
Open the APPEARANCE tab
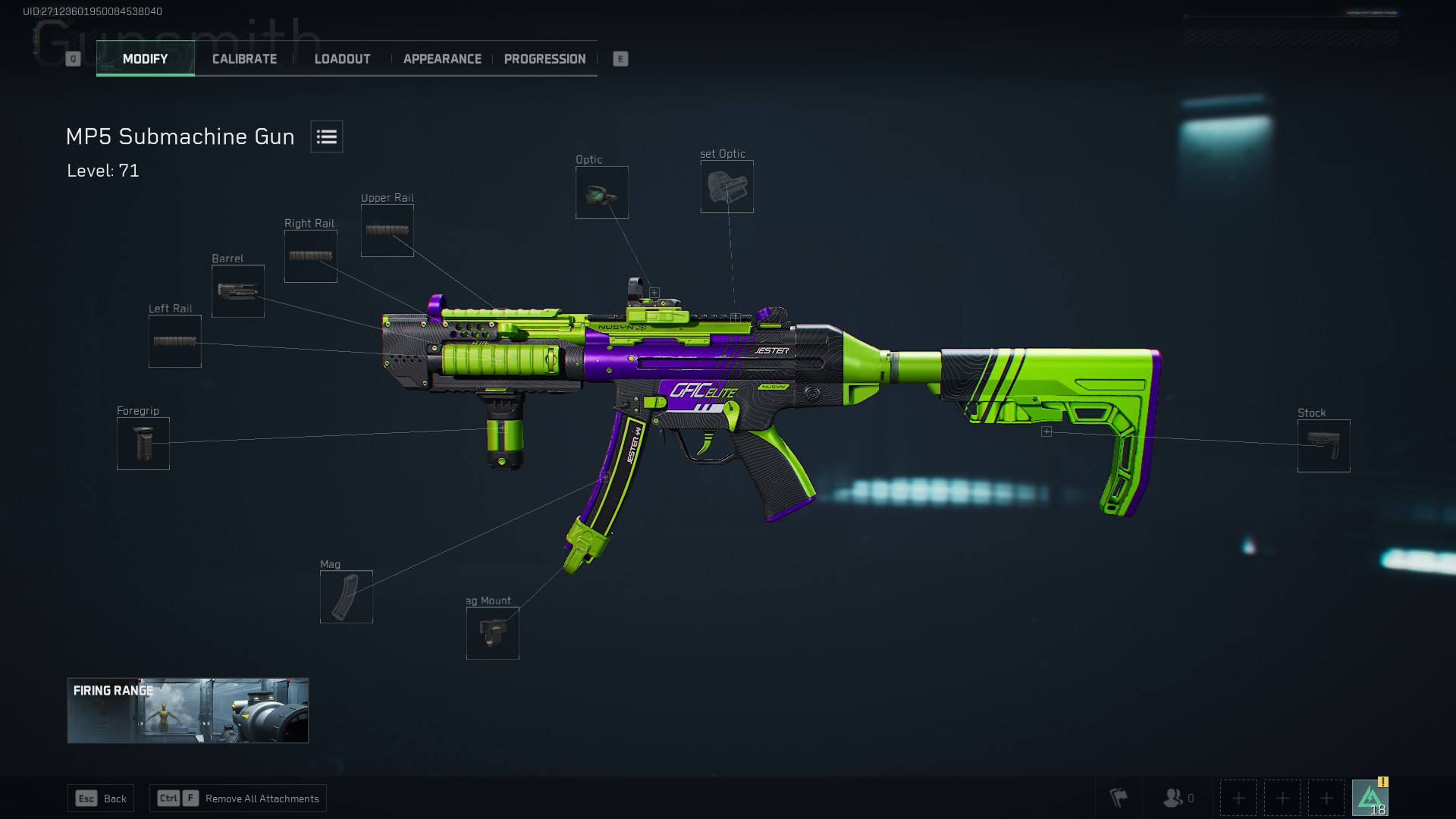[442, 58]
